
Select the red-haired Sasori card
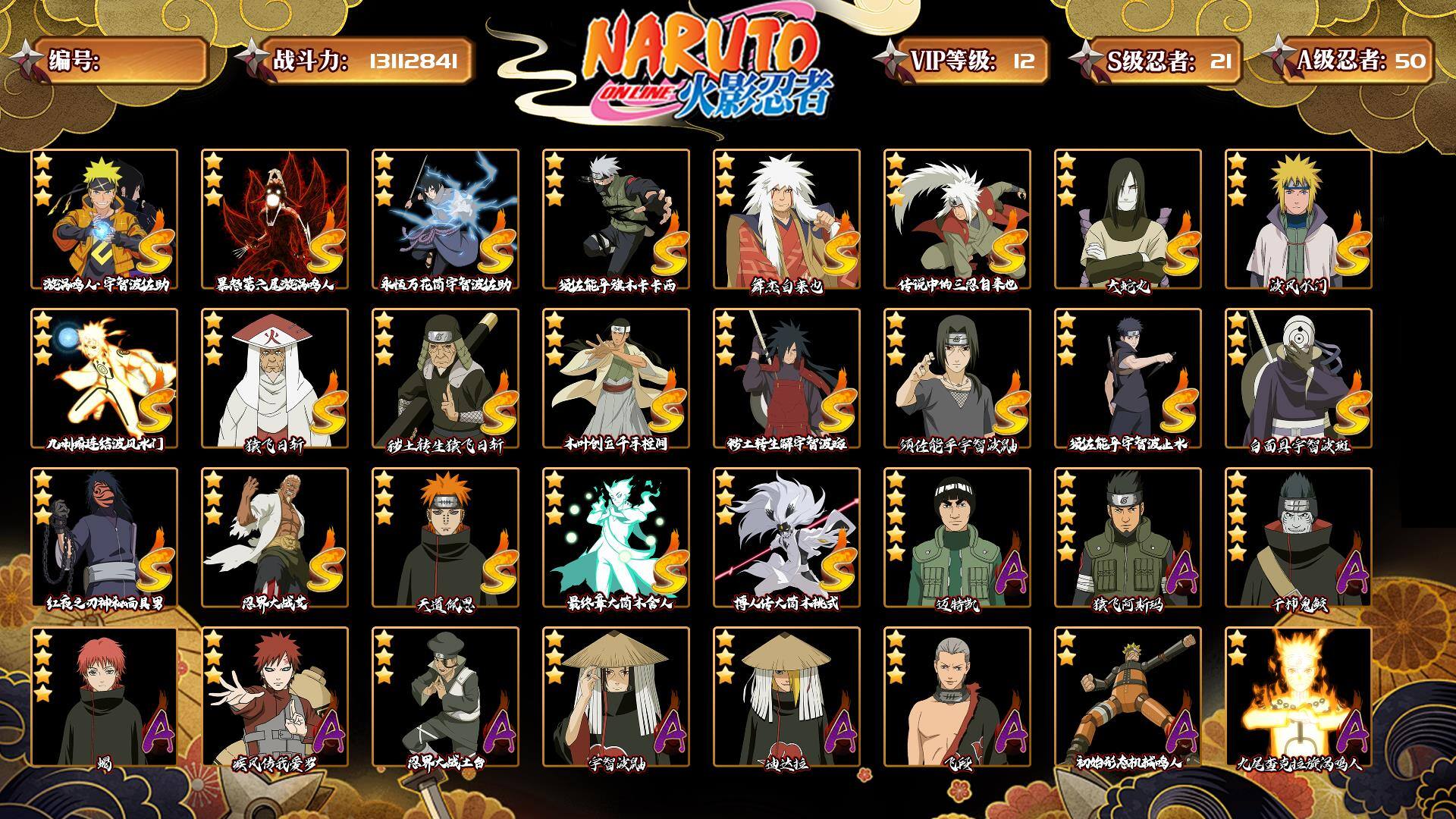(x=104, y=696)
